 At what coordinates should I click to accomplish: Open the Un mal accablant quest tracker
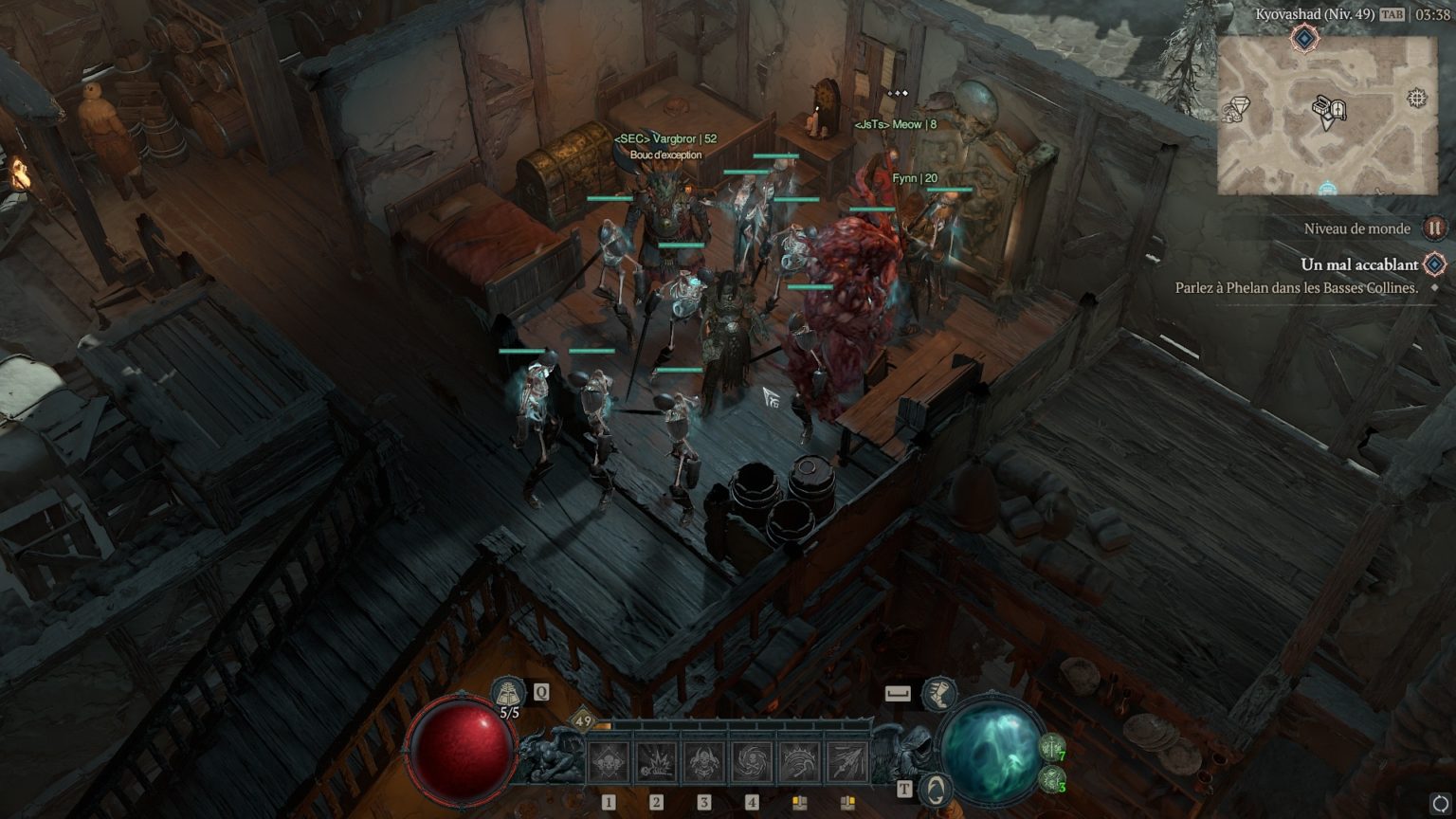(1359, 264)
